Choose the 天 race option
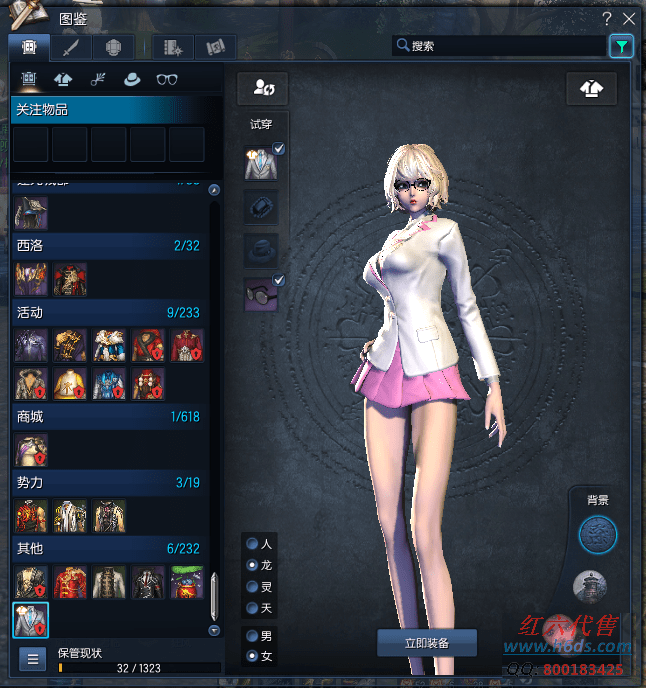The image size is (646, 688). pyautogui.click(x=253, y=608)
